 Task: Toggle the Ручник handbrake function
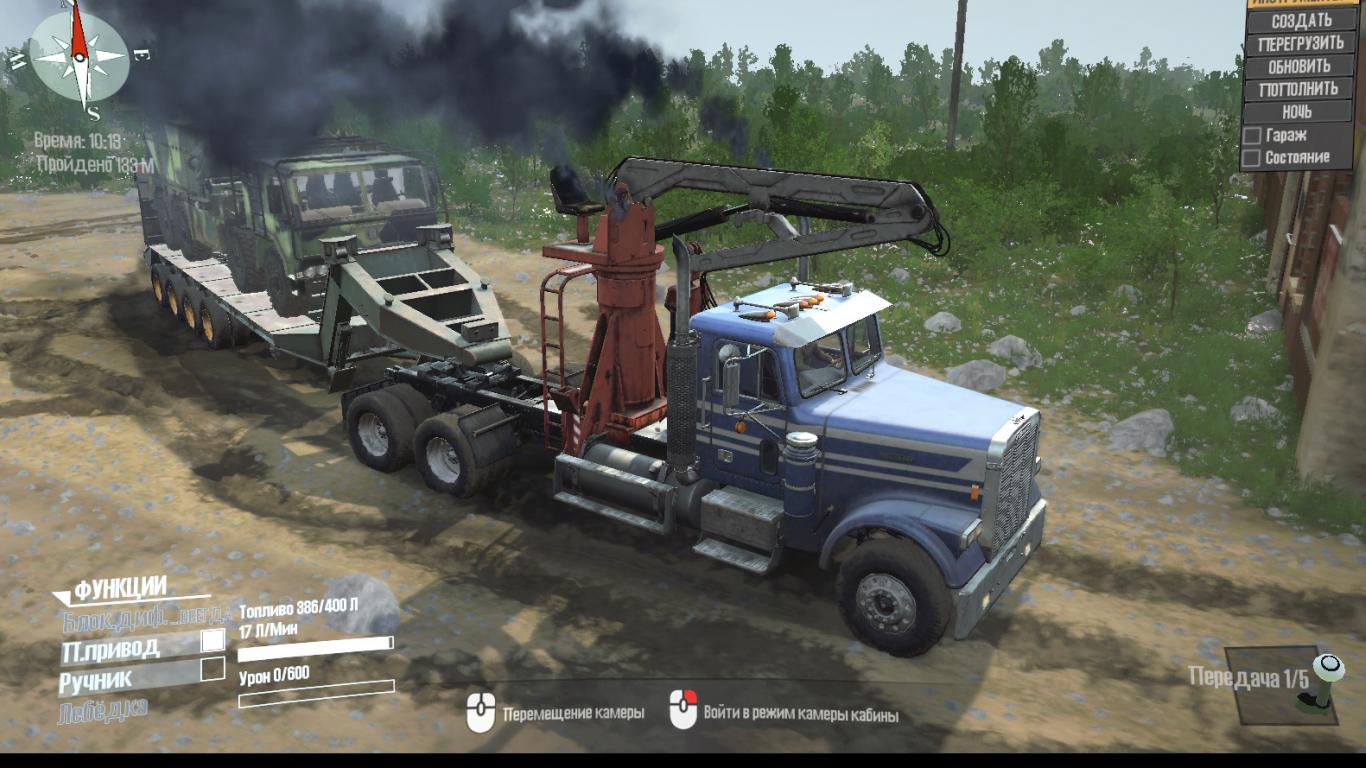pos(213,669)
